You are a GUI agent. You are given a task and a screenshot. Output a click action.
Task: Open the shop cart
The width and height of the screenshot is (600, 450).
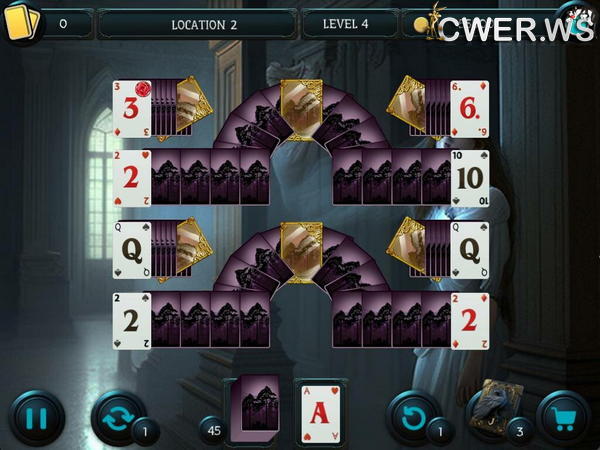[x=564, y=417]
